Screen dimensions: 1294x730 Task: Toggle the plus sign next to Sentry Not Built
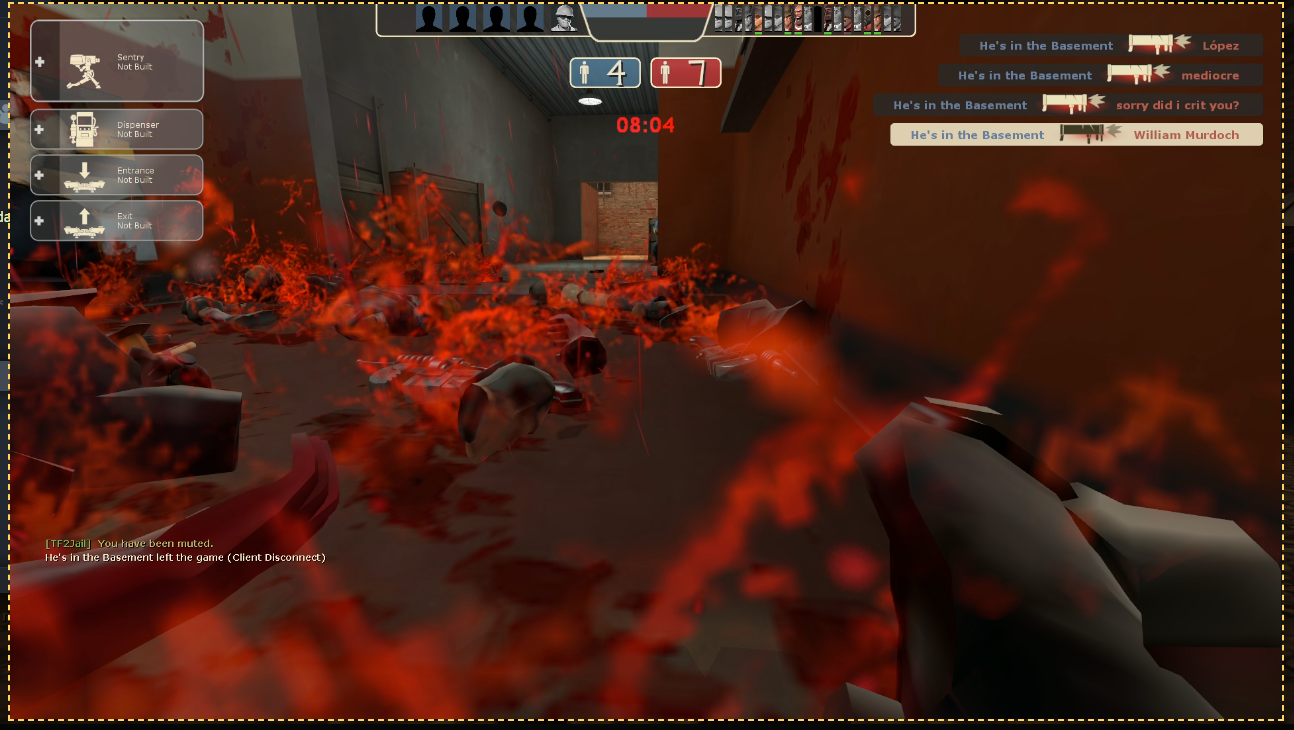coord(38,61)
